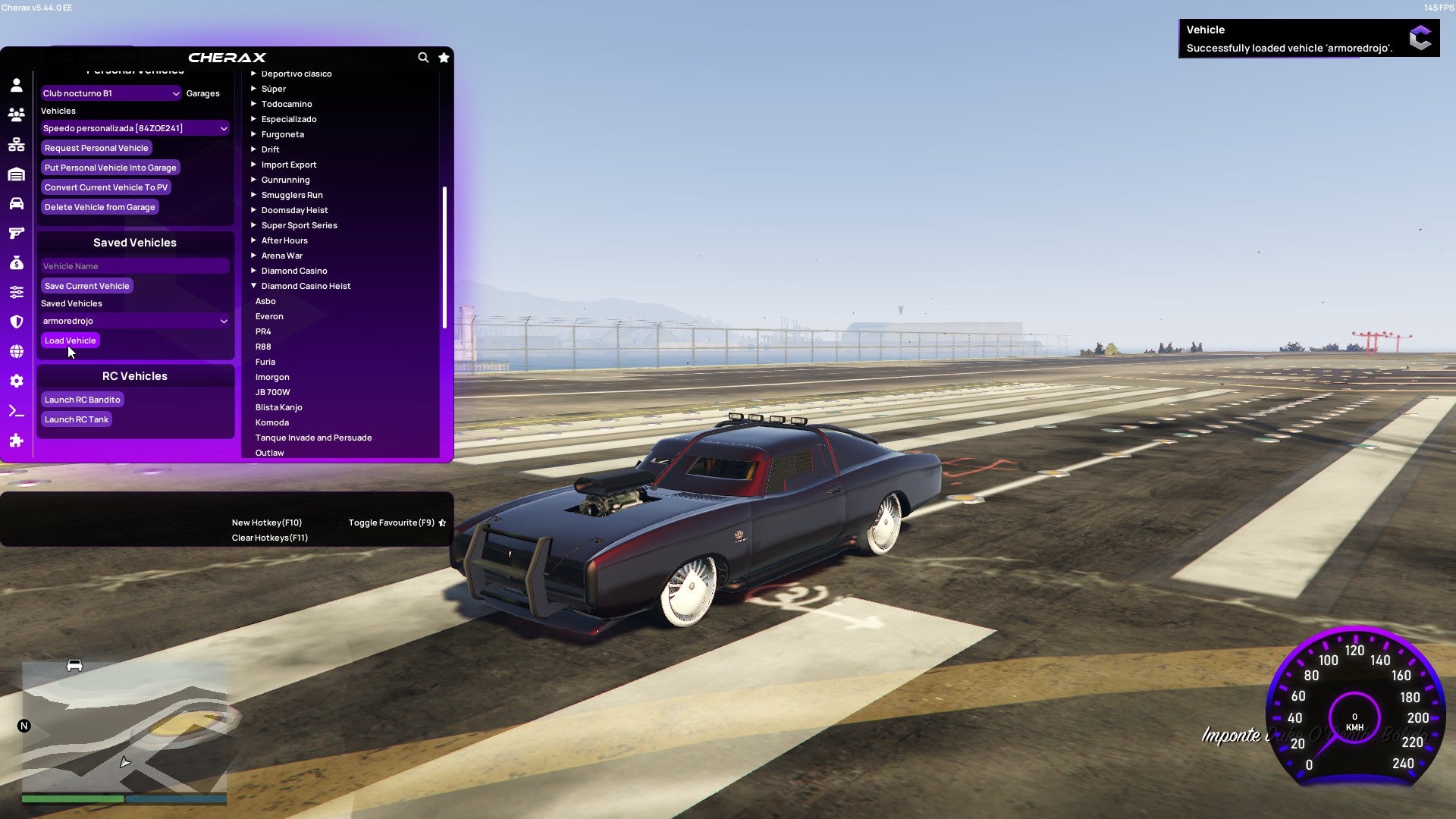Open the Vehicles section via car icon

[17, 203]
